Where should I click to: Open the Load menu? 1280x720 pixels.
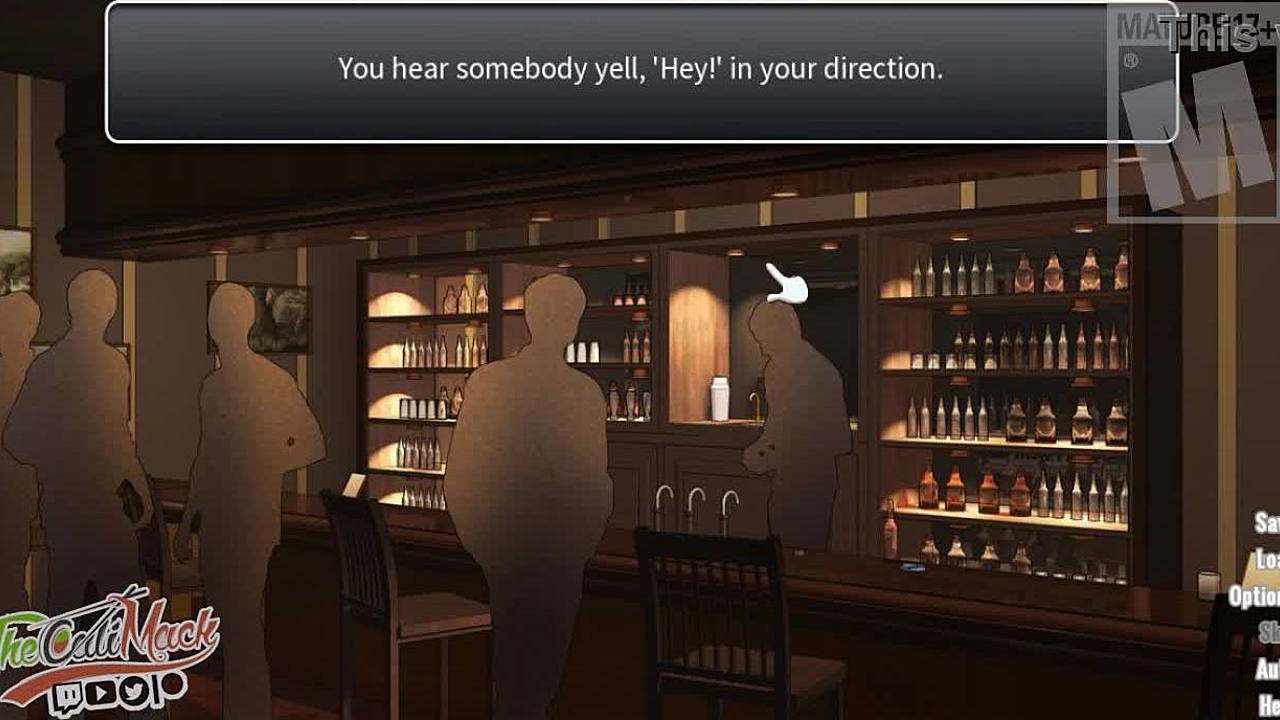(x=1268, y=559)
